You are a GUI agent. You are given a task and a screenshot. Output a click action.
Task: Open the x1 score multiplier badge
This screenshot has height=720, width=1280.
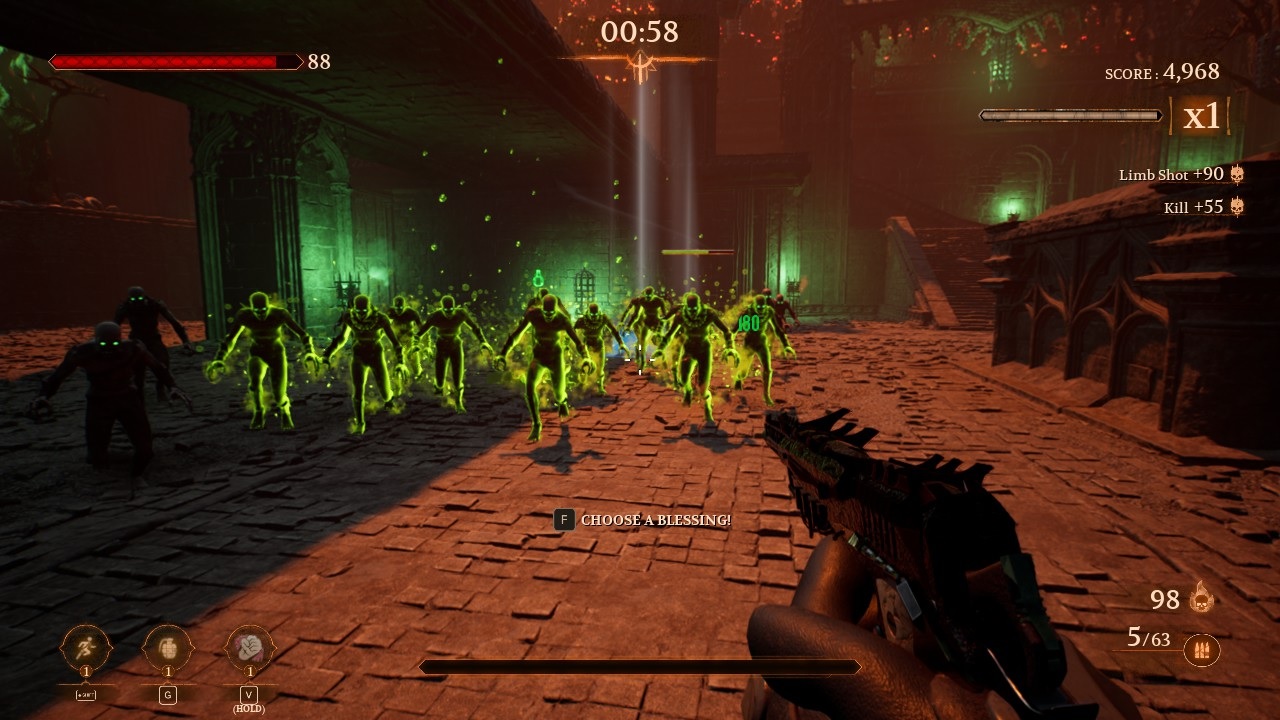1200,116
